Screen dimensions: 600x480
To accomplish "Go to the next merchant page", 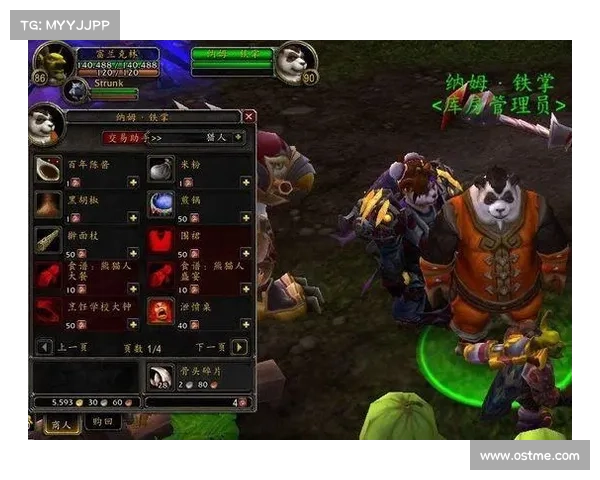I will click(x=239, y=347).
